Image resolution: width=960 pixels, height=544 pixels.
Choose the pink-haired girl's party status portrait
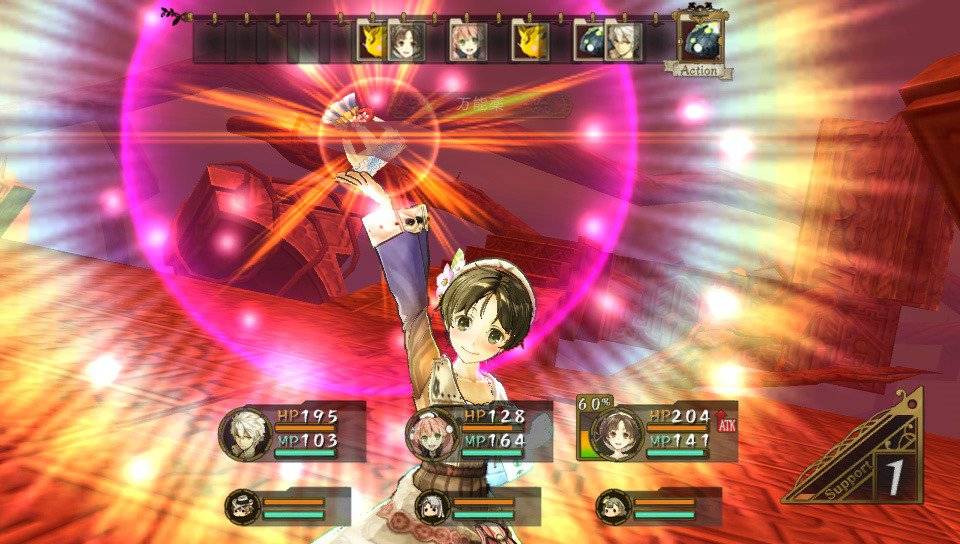430,433
